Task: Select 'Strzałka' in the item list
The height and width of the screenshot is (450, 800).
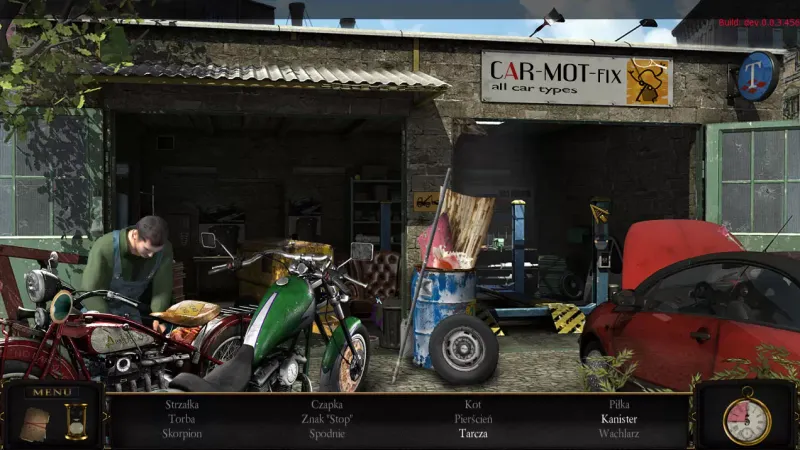Action: (x=181, y=405)
